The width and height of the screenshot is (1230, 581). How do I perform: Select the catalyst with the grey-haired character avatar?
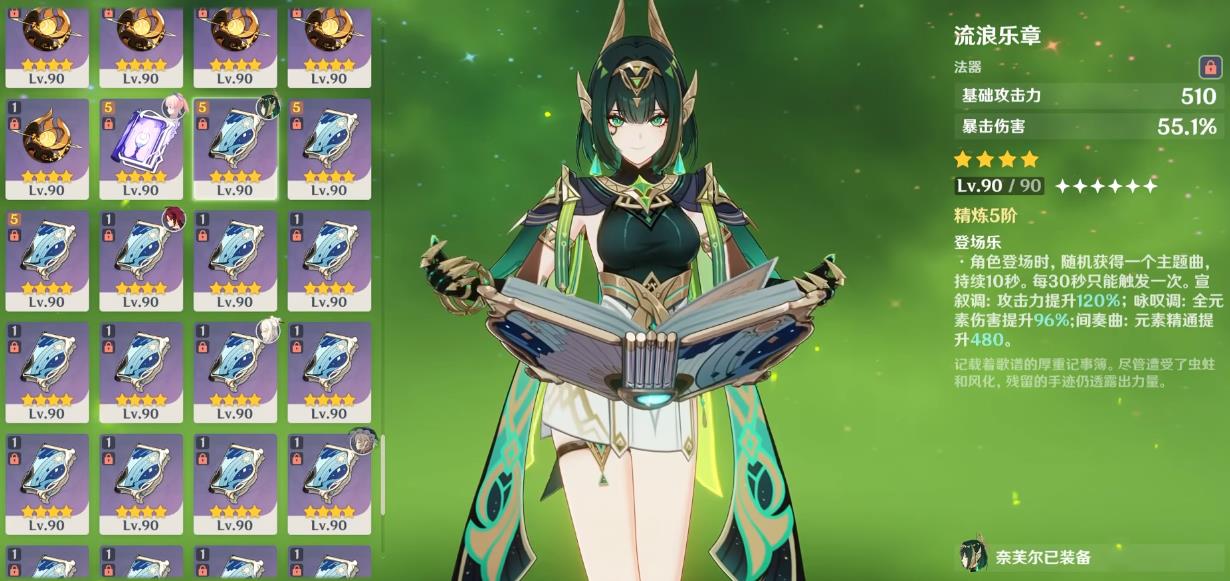(330, 484)
